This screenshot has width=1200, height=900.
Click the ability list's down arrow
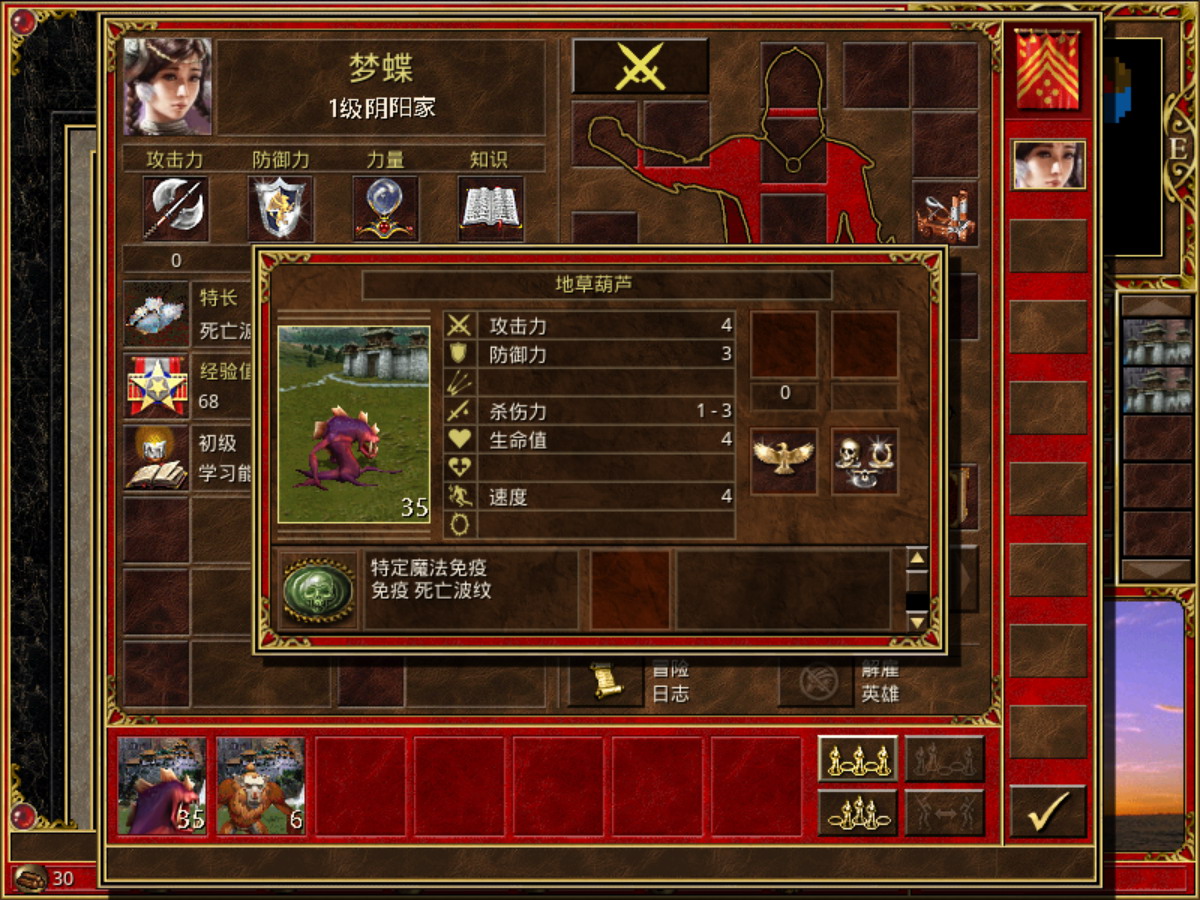[x=917, y=622]
